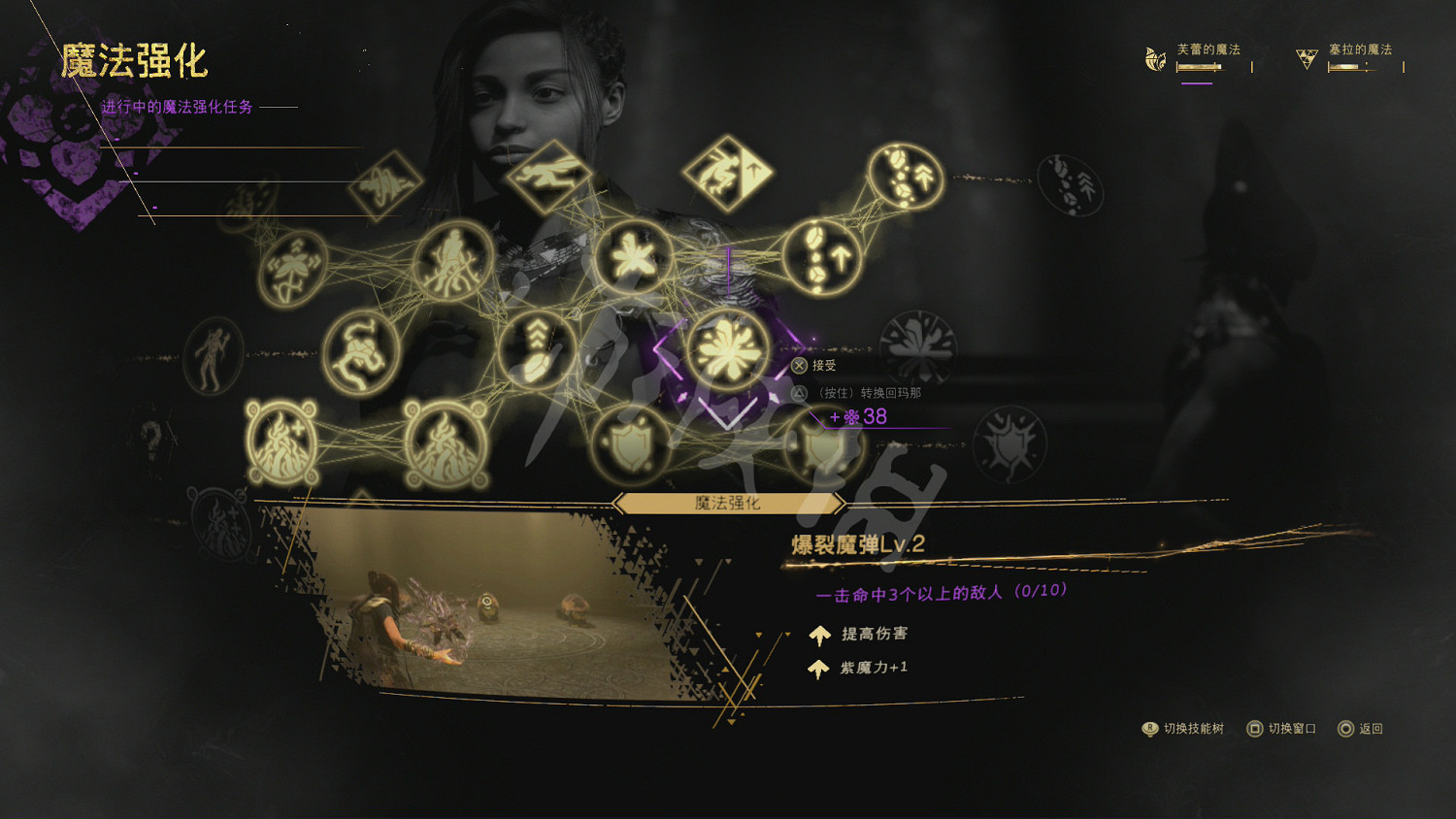Hold-toggle 转换回玛那 conversion option

pyautogui.click(x=799, y=395)
